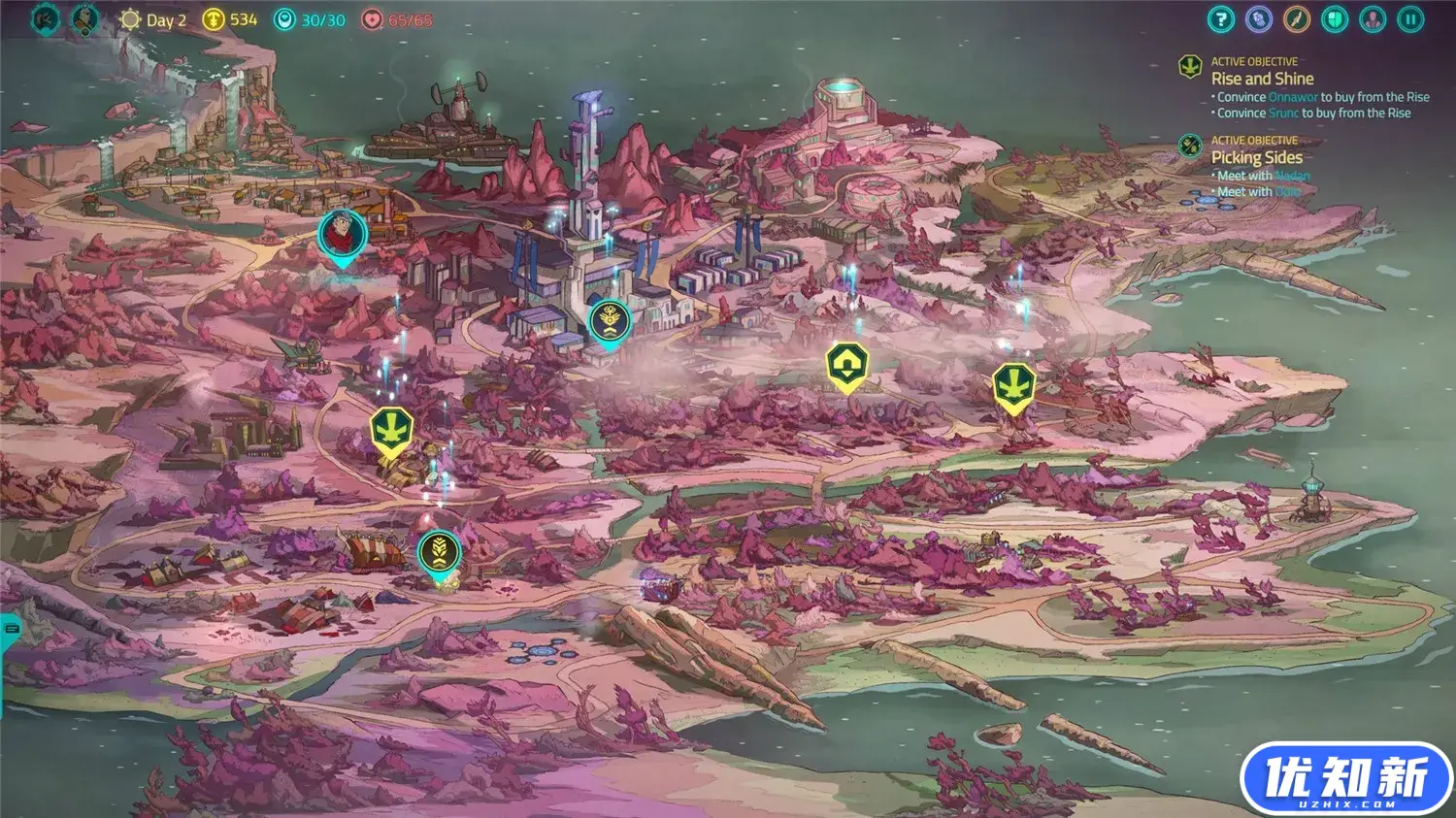This screenshot has height=818, width=1456.
Task: Open the green shield icon
Action: coord(1335,19)
